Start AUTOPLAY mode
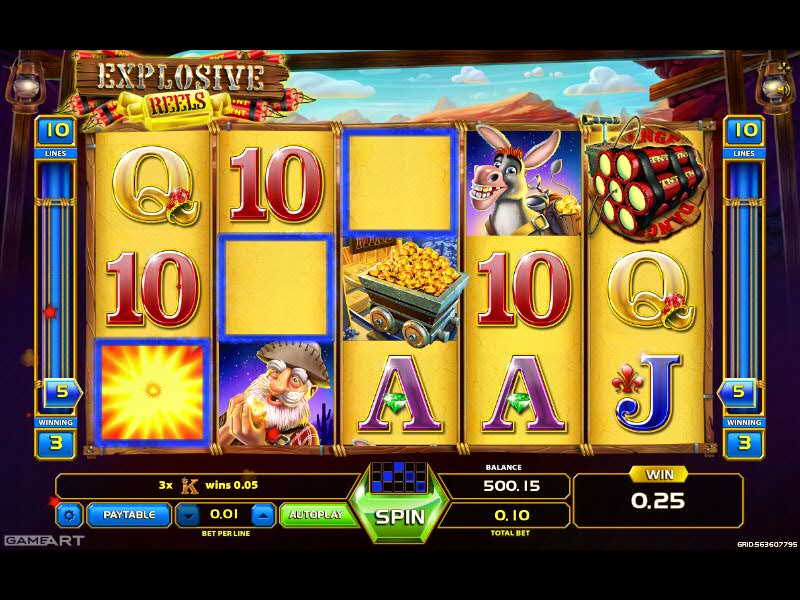This screenshot has height=600, width=800. tap(315, 515)
